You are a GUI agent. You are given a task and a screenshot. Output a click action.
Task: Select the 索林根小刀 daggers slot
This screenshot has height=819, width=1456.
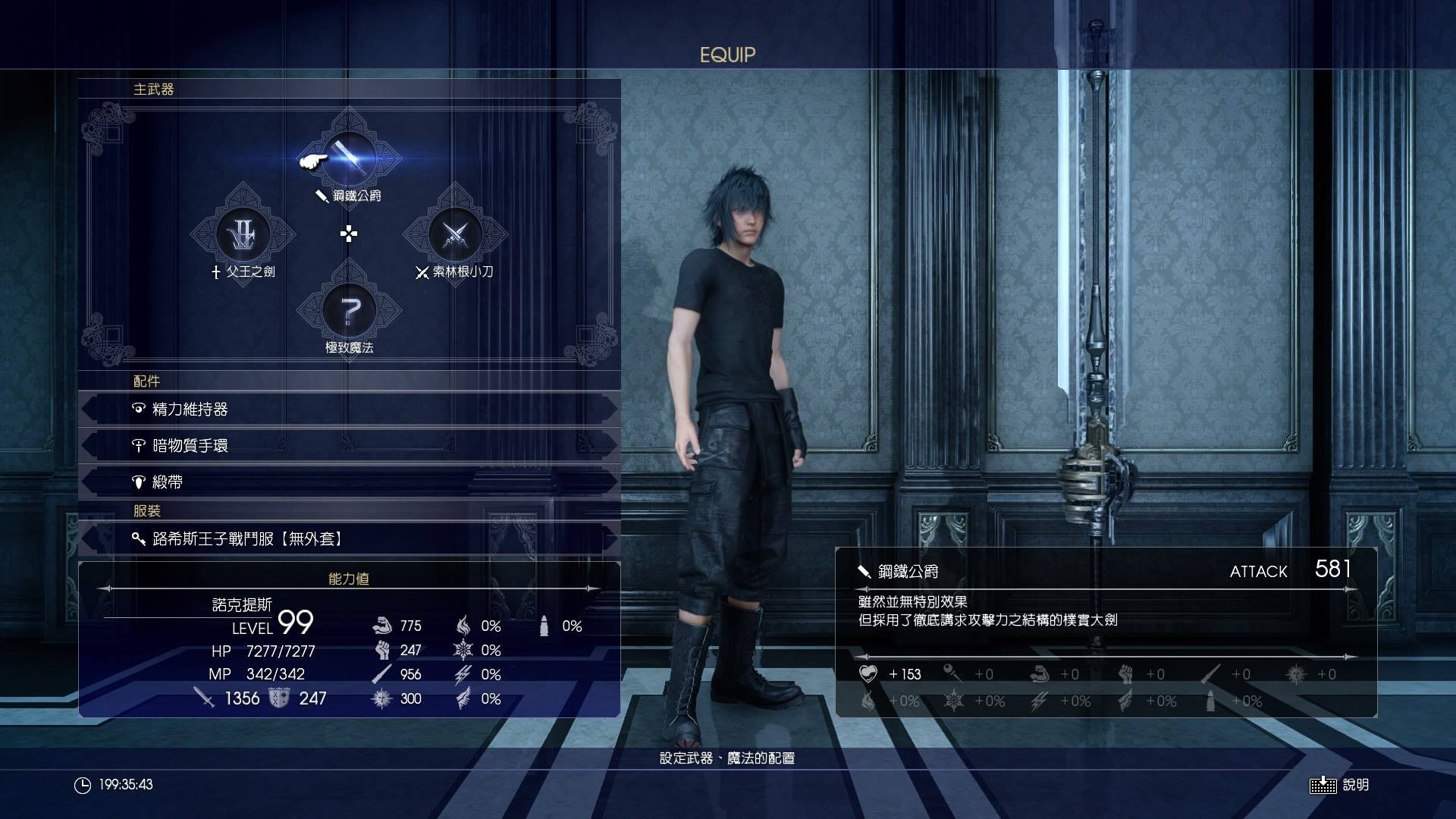455,234
